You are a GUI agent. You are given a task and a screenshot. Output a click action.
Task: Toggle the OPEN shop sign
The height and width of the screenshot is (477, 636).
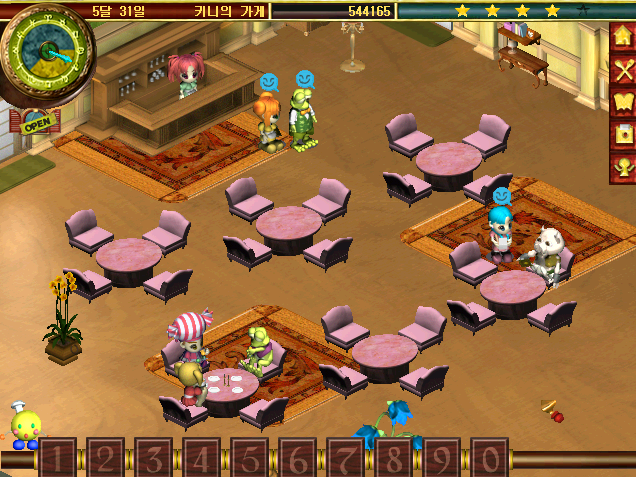pos(36,124)
